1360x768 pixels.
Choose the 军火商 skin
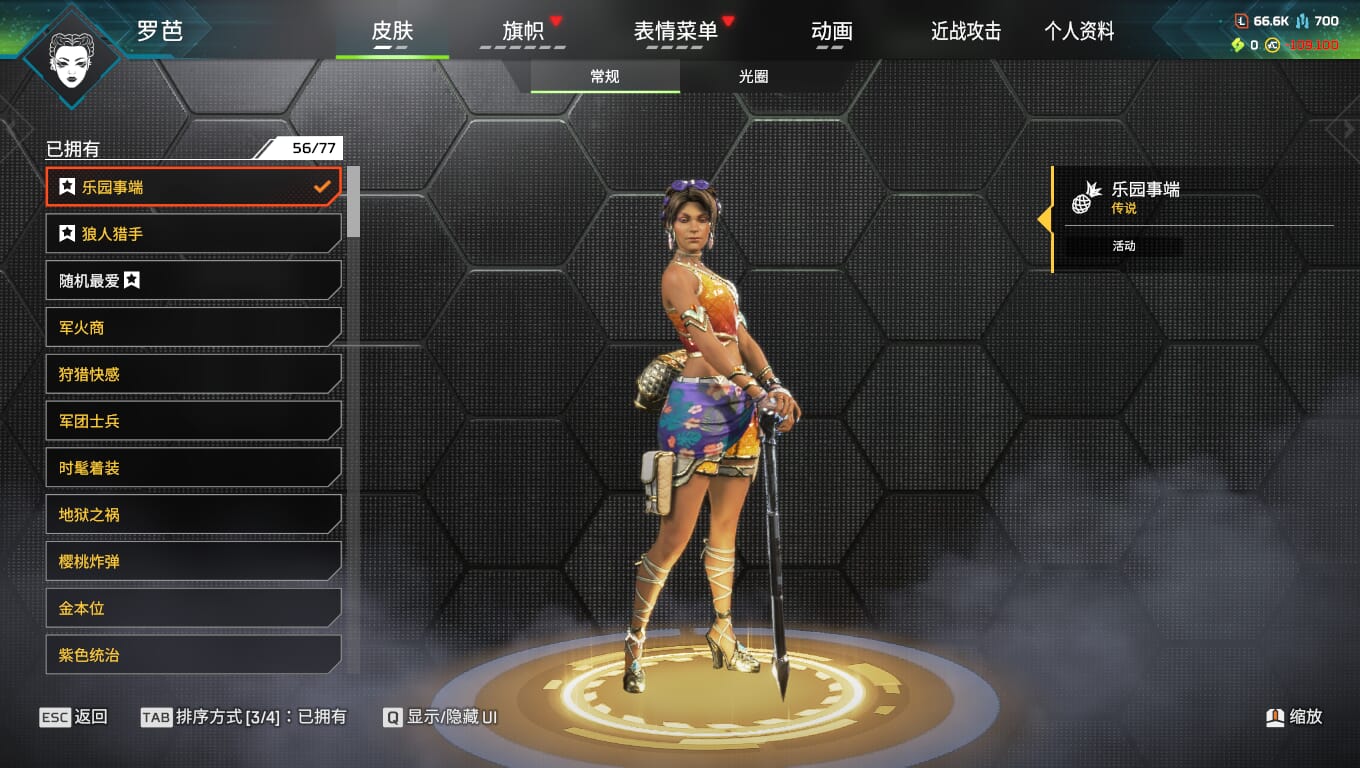[193, 327]
